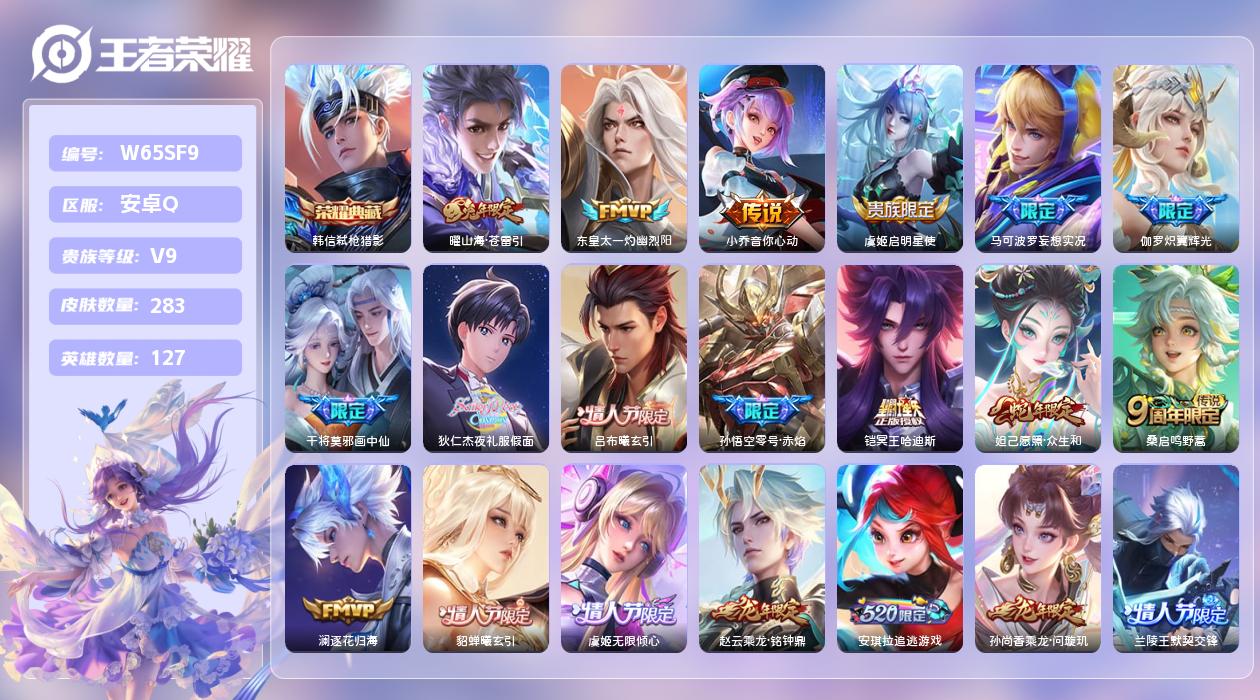Open the 曜山海·苍雷引 skin card

486,158
